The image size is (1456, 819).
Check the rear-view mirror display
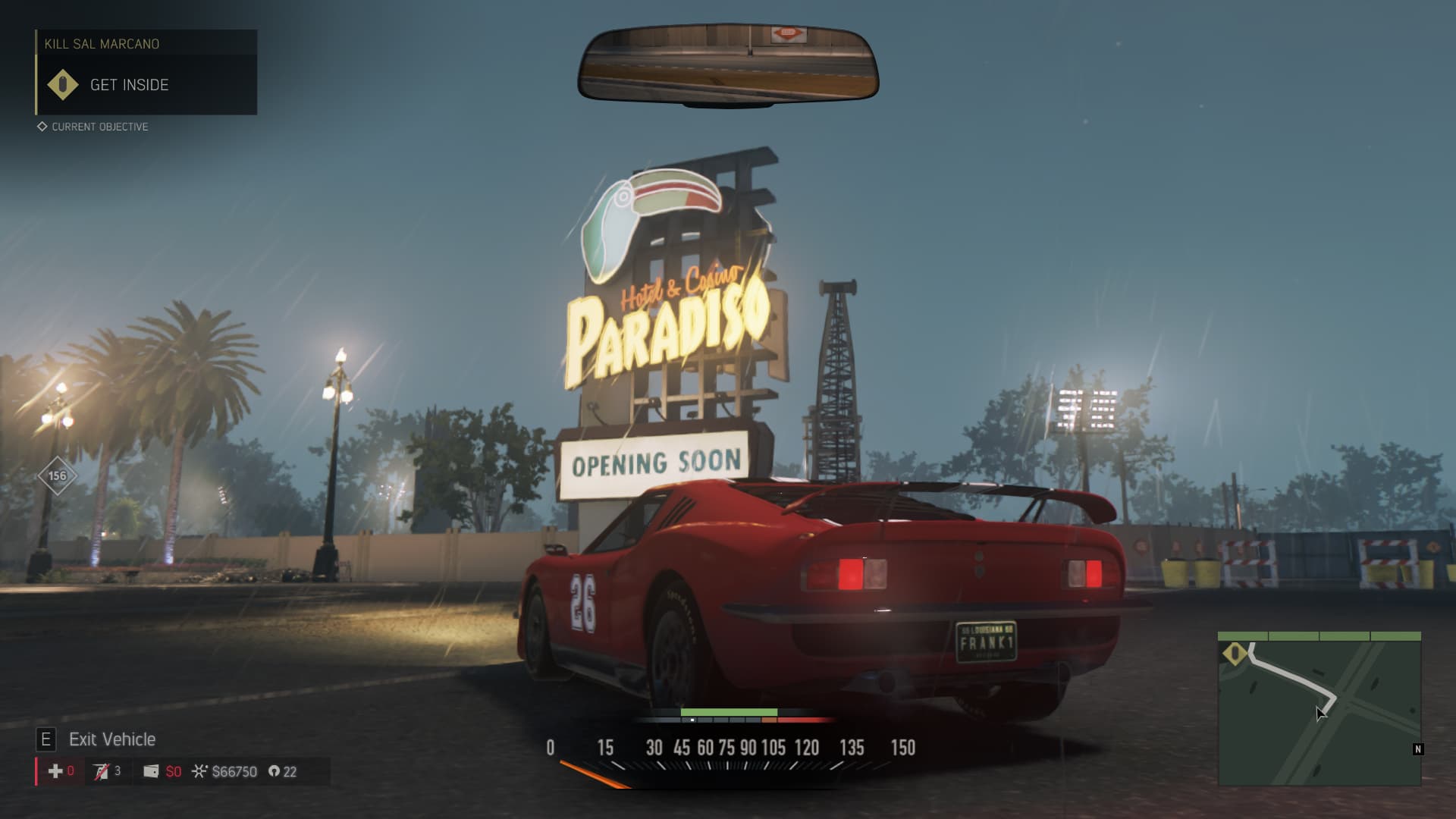coord(728,63)
